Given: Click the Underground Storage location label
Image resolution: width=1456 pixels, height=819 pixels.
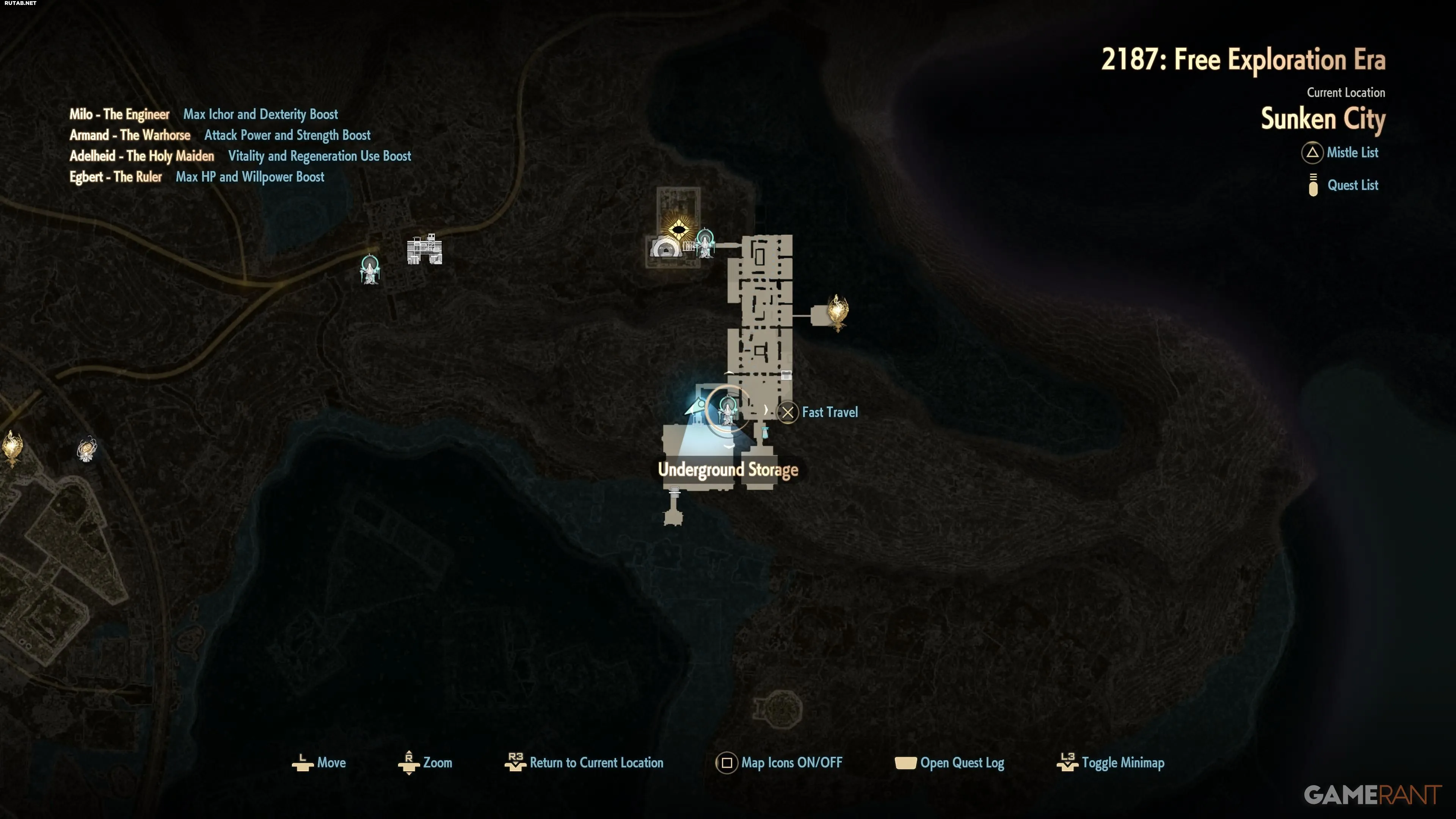Looking at the screenshot, I should pyautogui.click(x=728, y=470).
